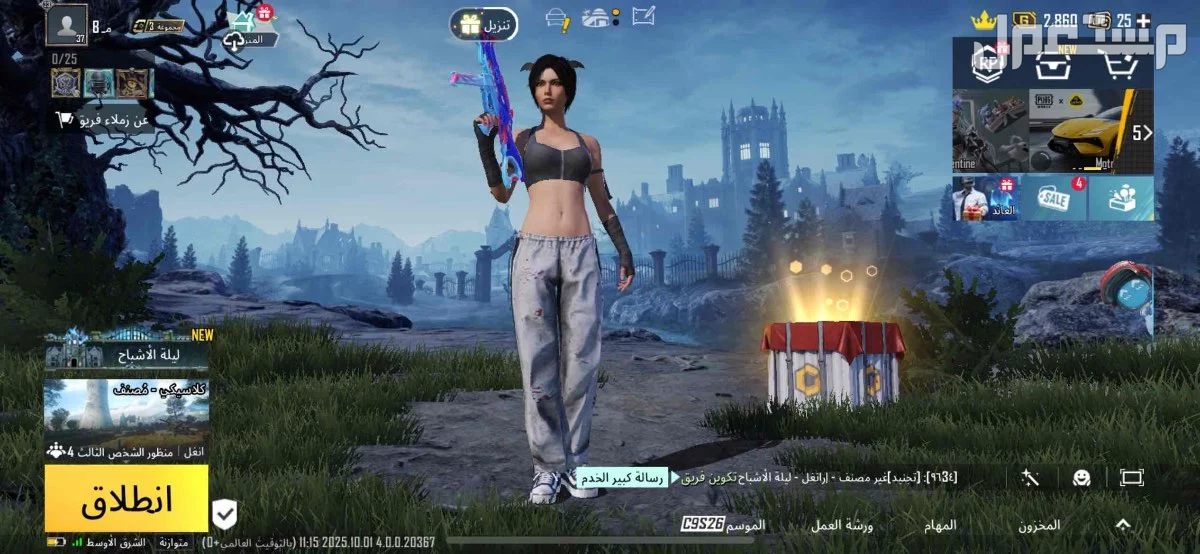Open the المهام missions menu
The image size is (1200, 554).
(942, 525)
